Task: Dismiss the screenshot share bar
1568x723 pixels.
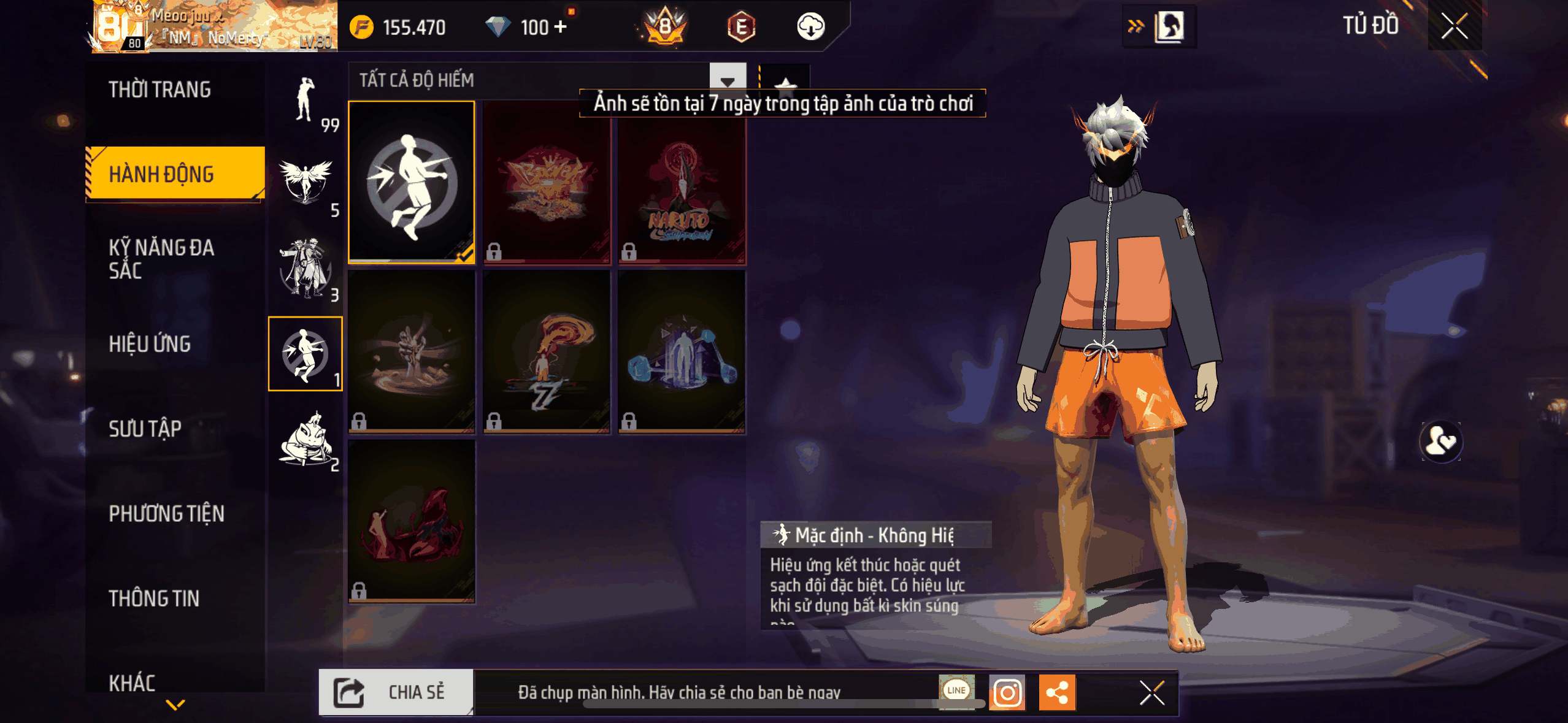Action: [1151, 693]
